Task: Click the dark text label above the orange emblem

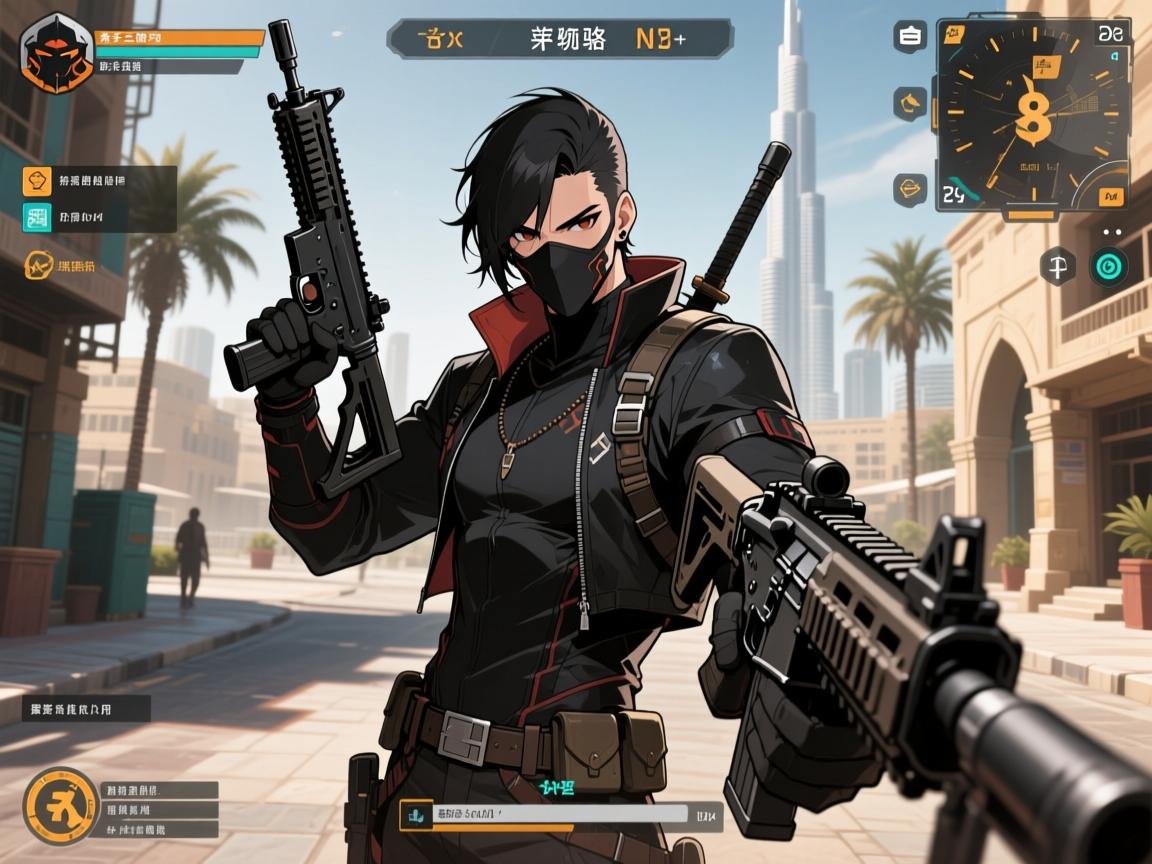Action: [86, 710]
